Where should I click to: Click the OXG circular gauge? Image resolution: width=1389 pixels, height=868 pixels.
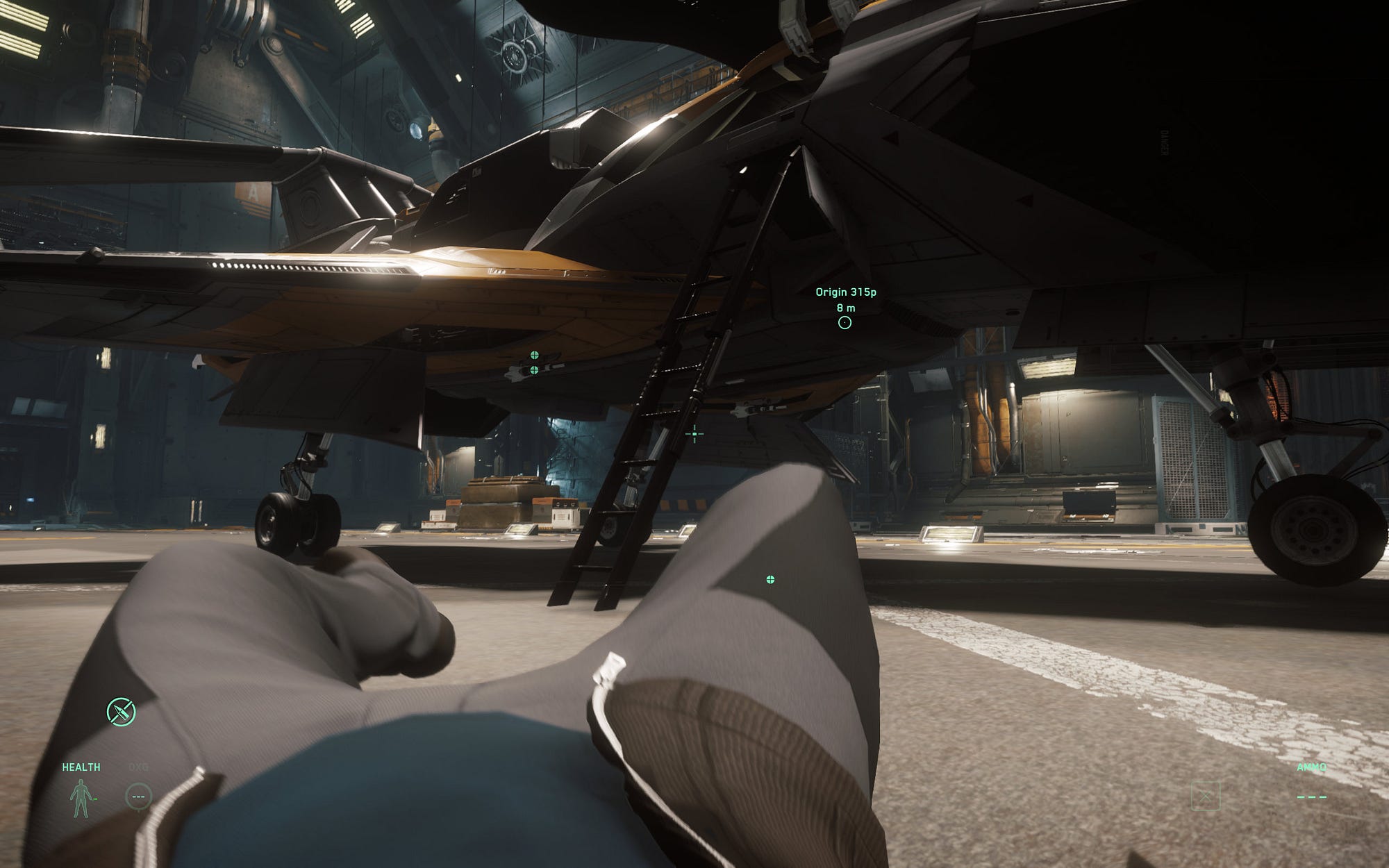(x=138, y=796)
